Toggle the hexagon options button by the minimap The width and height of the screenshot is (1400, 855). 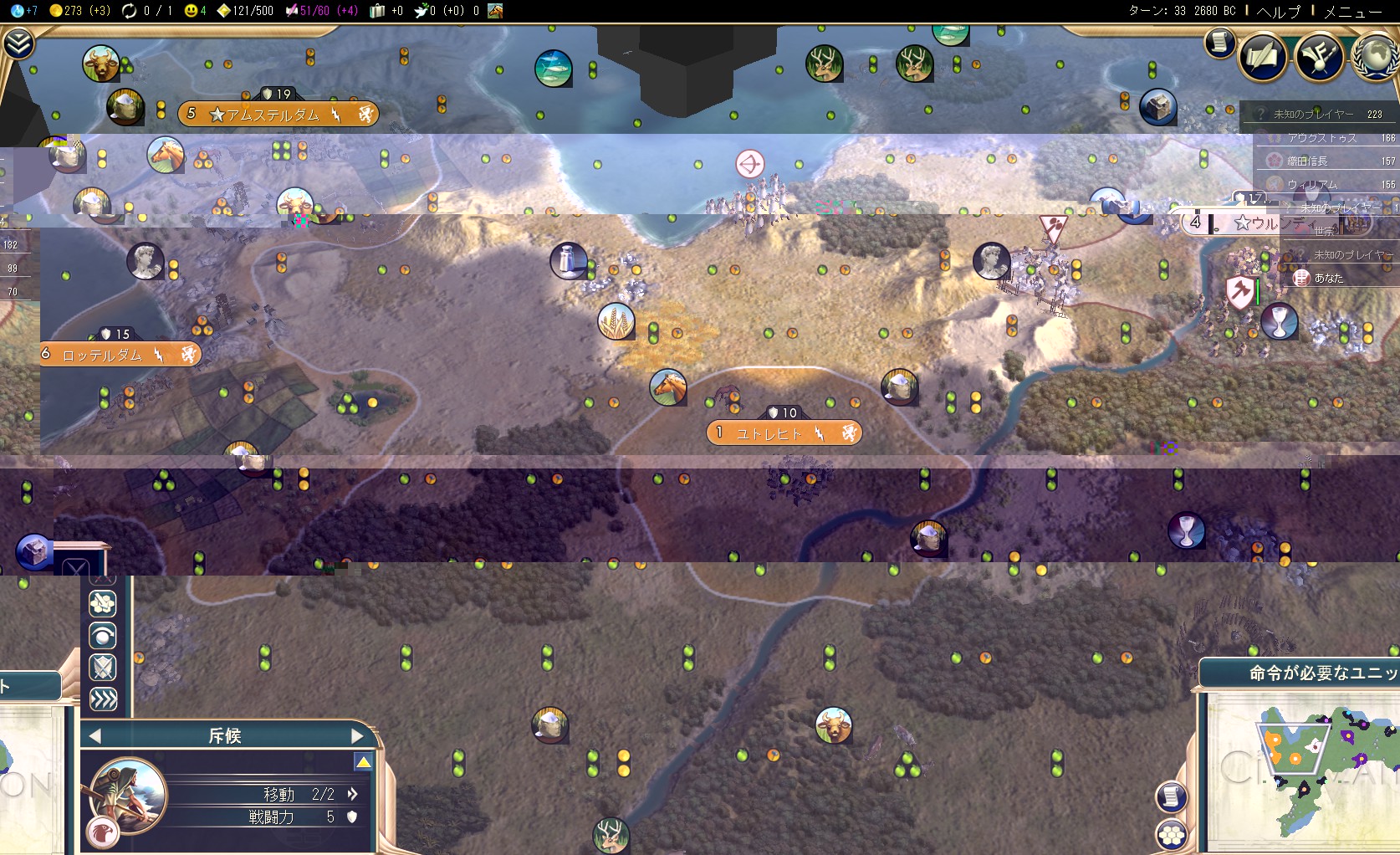1171,834
